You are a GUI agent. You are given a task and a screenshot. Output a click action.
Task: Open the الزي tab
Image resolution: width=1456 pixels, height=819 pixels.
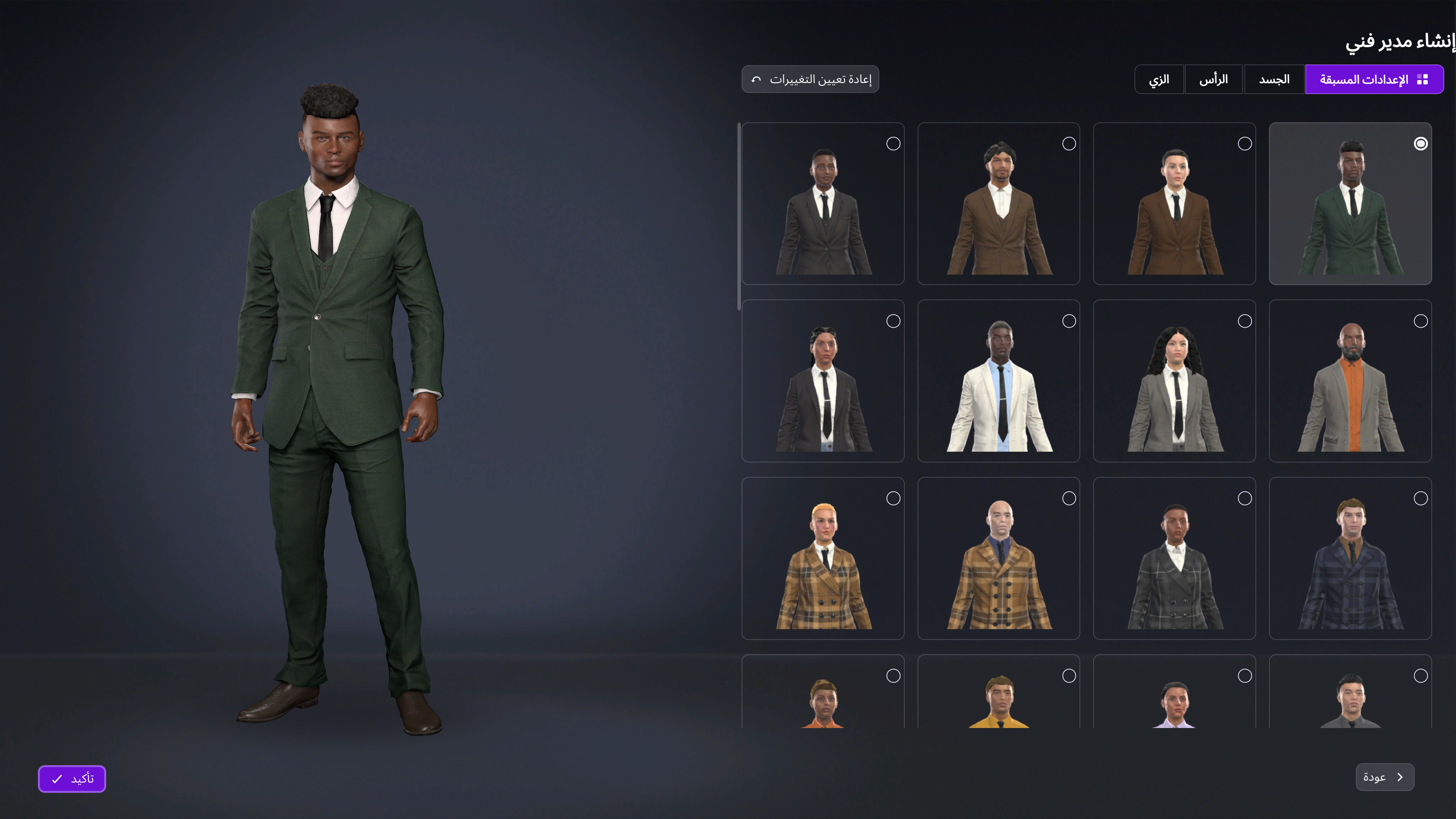click(1159, 78)
